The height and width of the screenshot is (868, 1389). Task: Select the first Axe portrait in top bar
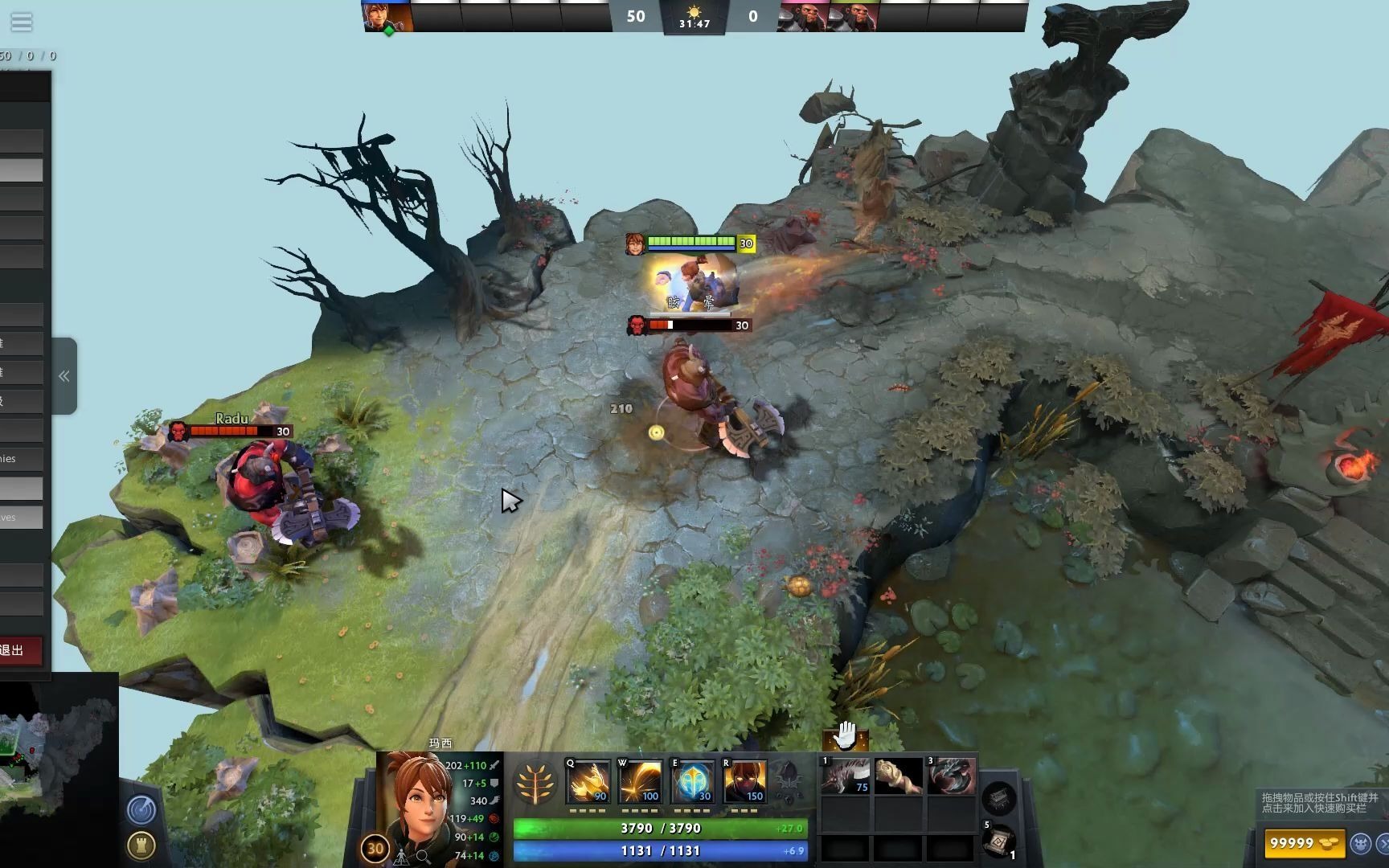[x=801, y=17]
